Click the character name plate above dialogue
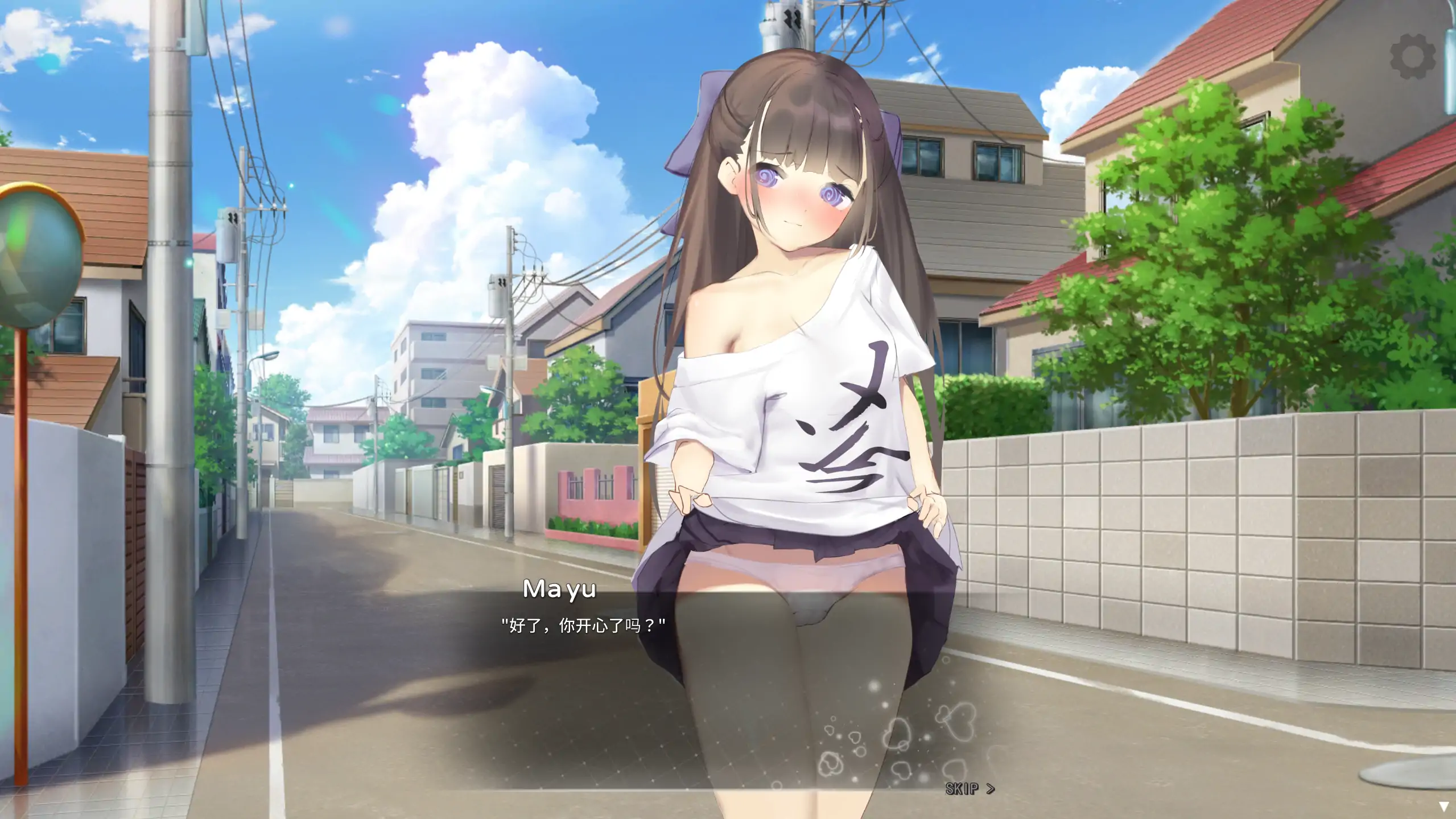 click(559, 590)
